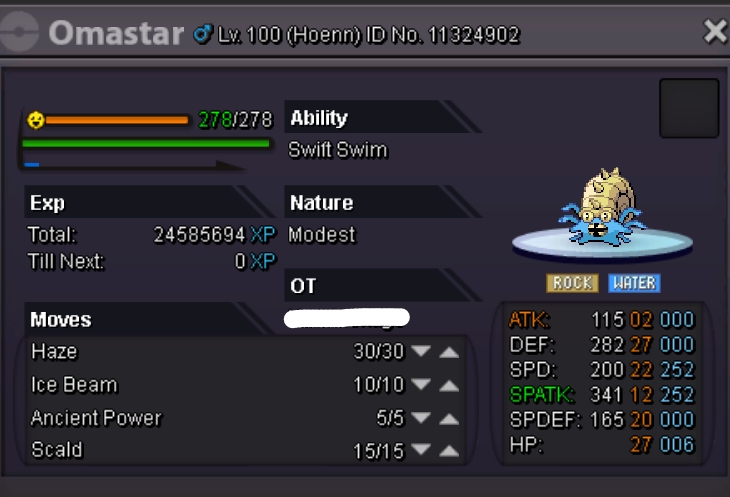
Task: Shift Ancient Power down one slot
Action: tap(421, 418)
